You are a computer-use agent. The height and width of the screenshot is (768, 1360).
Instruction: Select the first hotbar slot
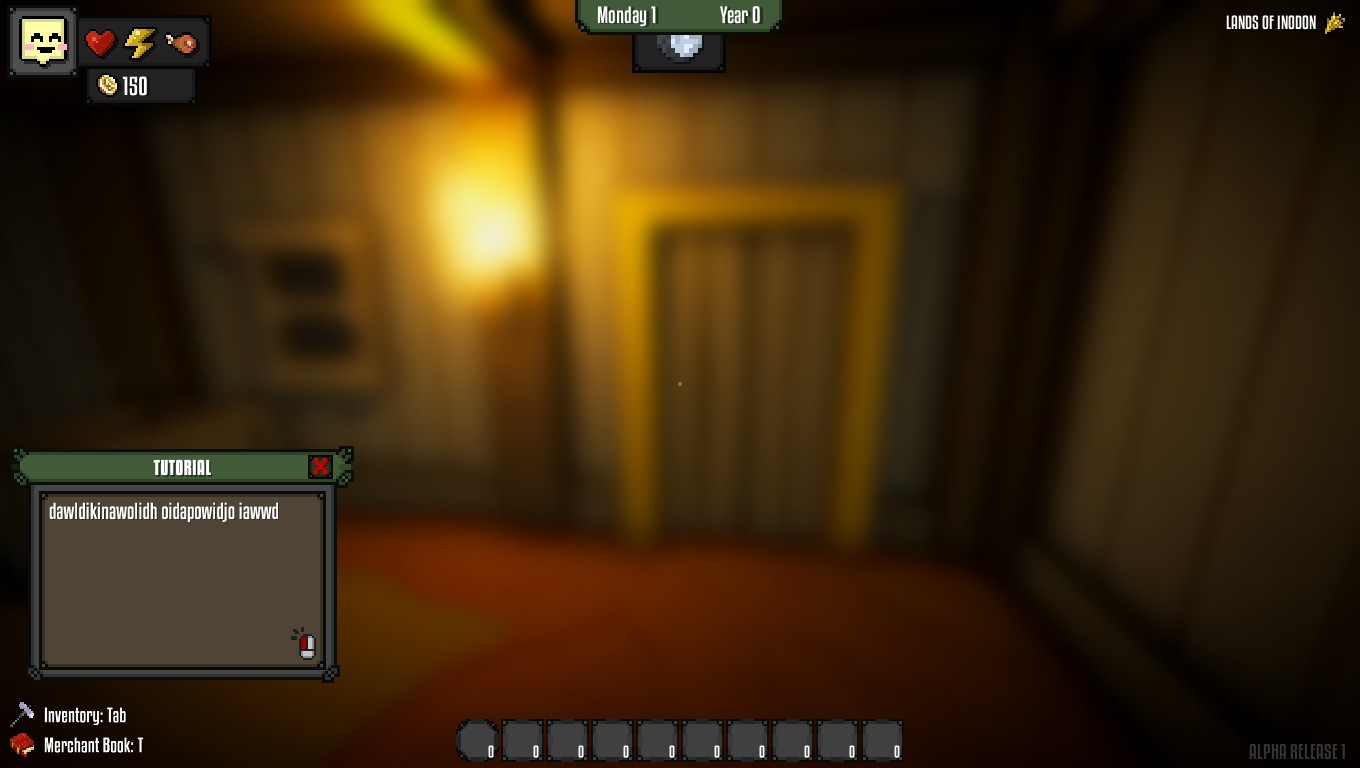click(476, 741)
